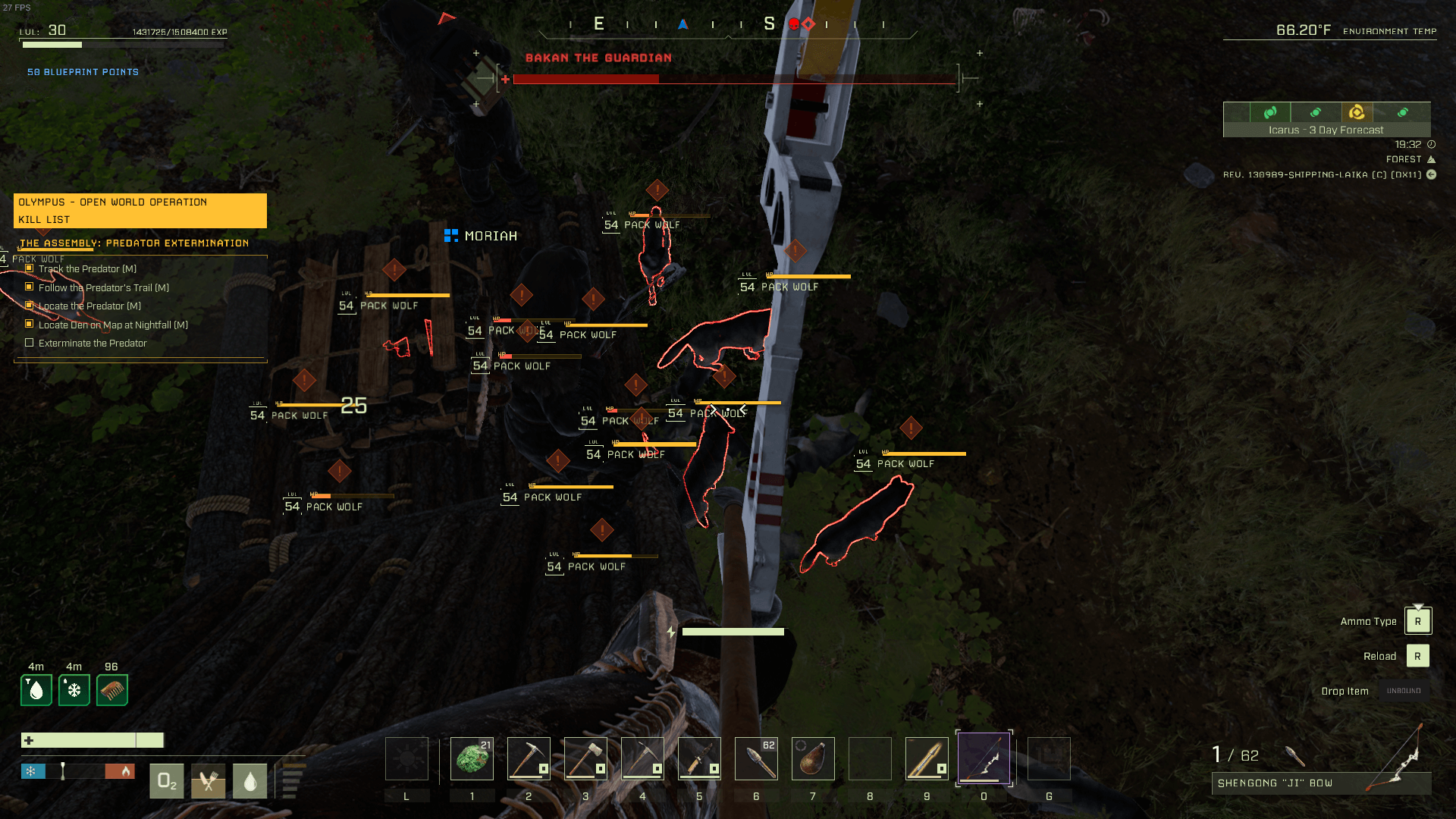Select the brown waterskin hotbar slot
The image size is (1456, 819).
click(x=813, y=758)
